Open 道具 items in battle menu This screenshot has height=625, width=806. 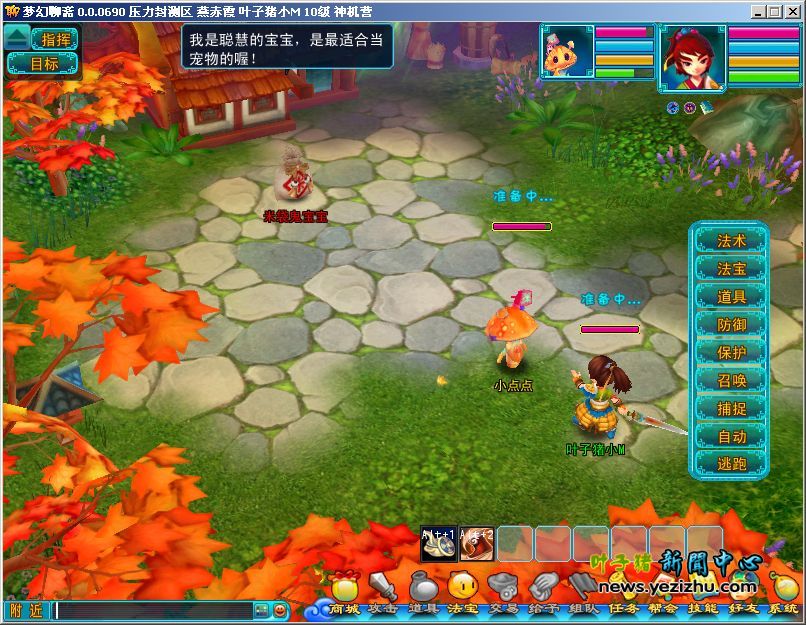(731, 297)
